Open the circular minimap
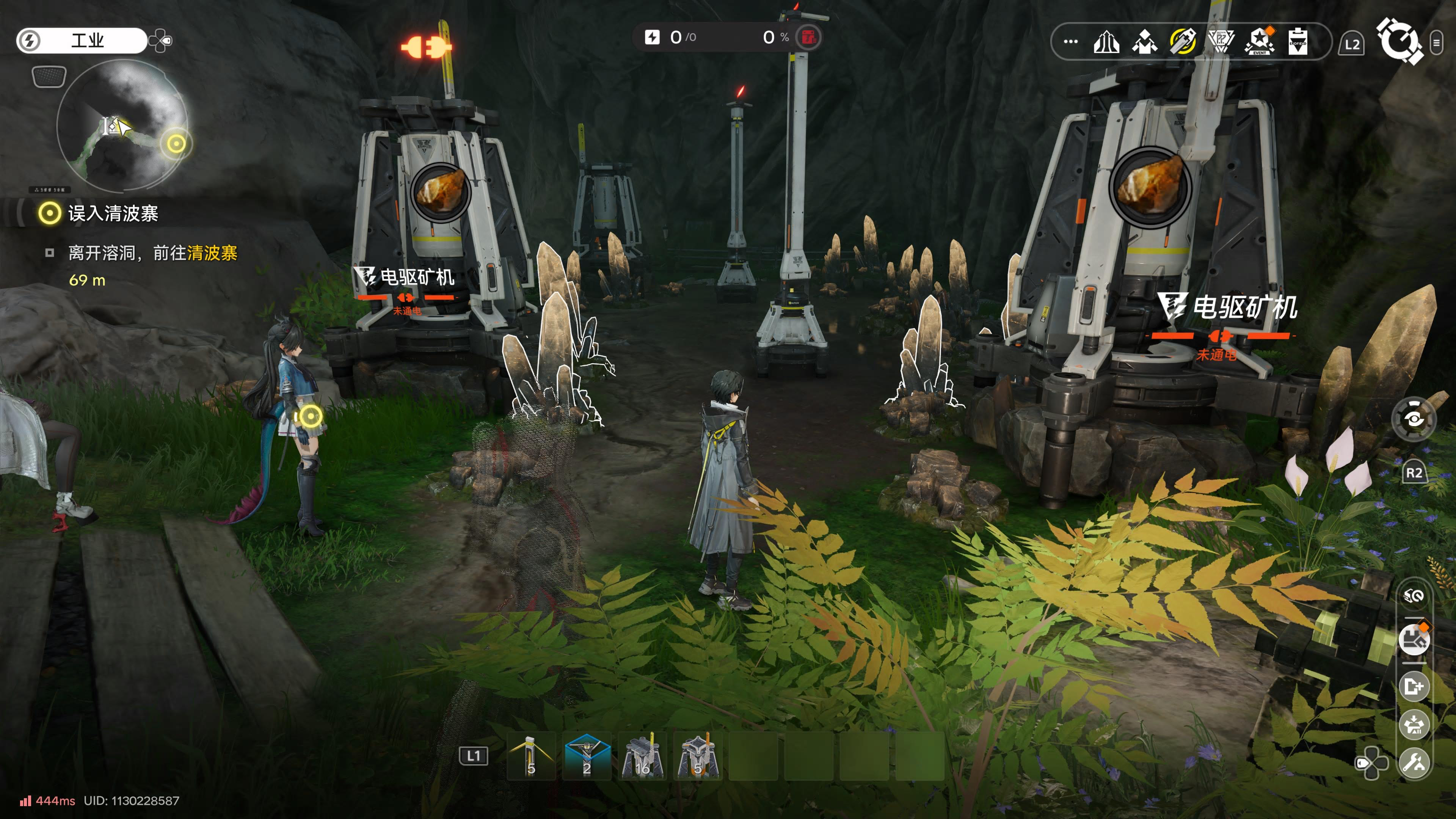The height and width of the screenshot is (819, 1456). (x=121, y=126)
